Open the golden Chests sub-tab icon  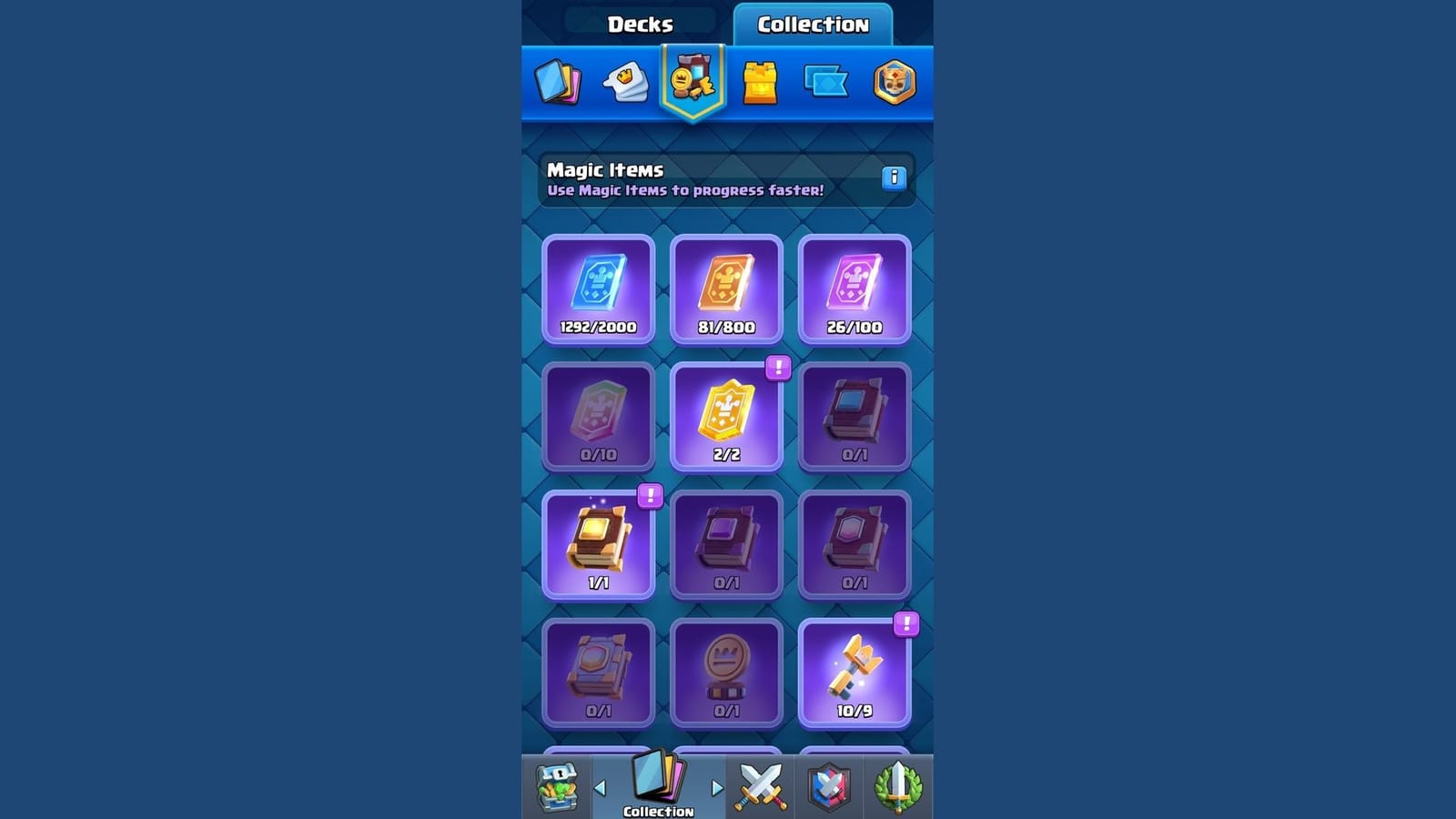point(758,82)
